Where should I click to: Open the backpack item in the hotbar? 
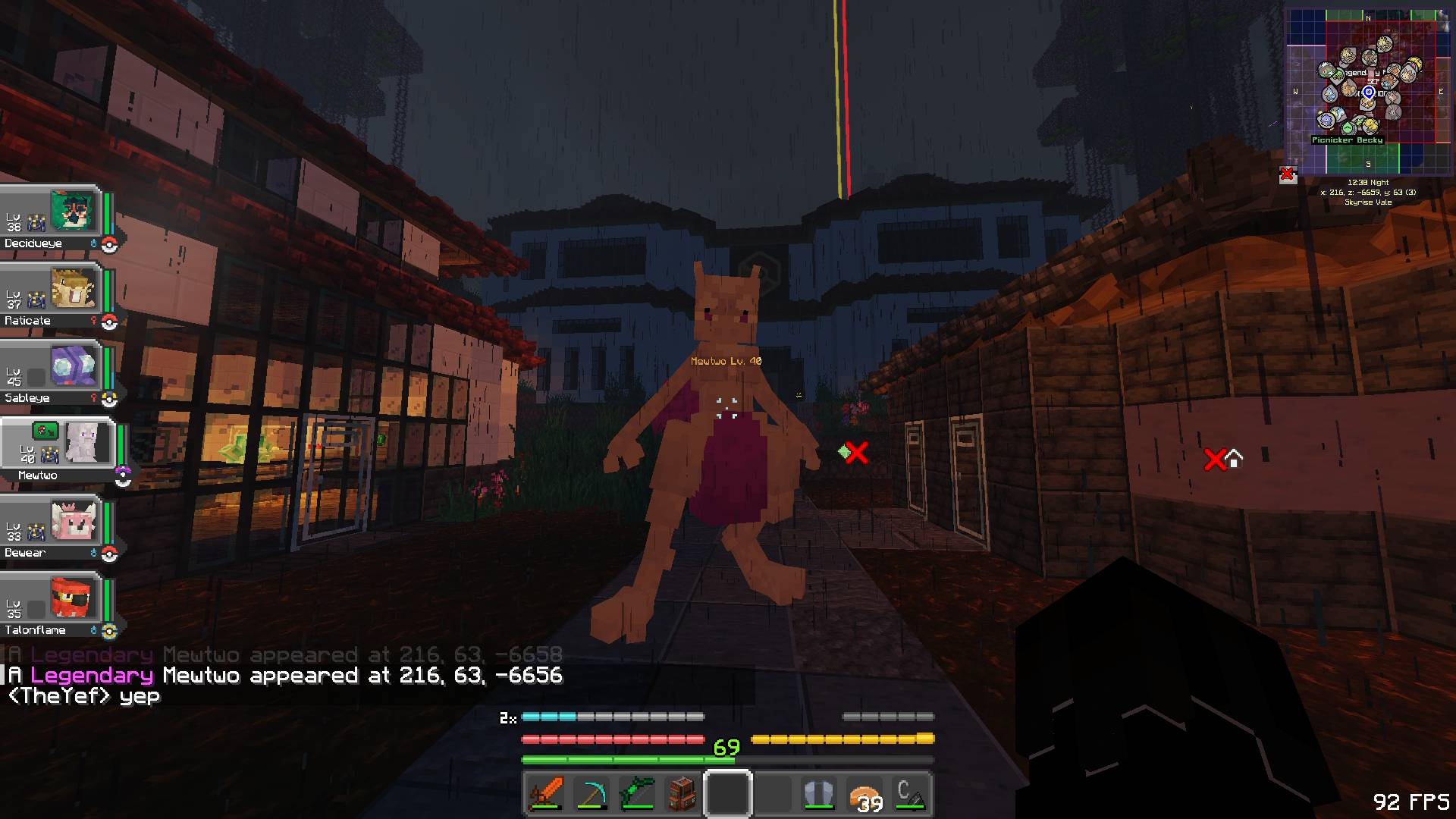pyautogui.click(x=682, y=794)
